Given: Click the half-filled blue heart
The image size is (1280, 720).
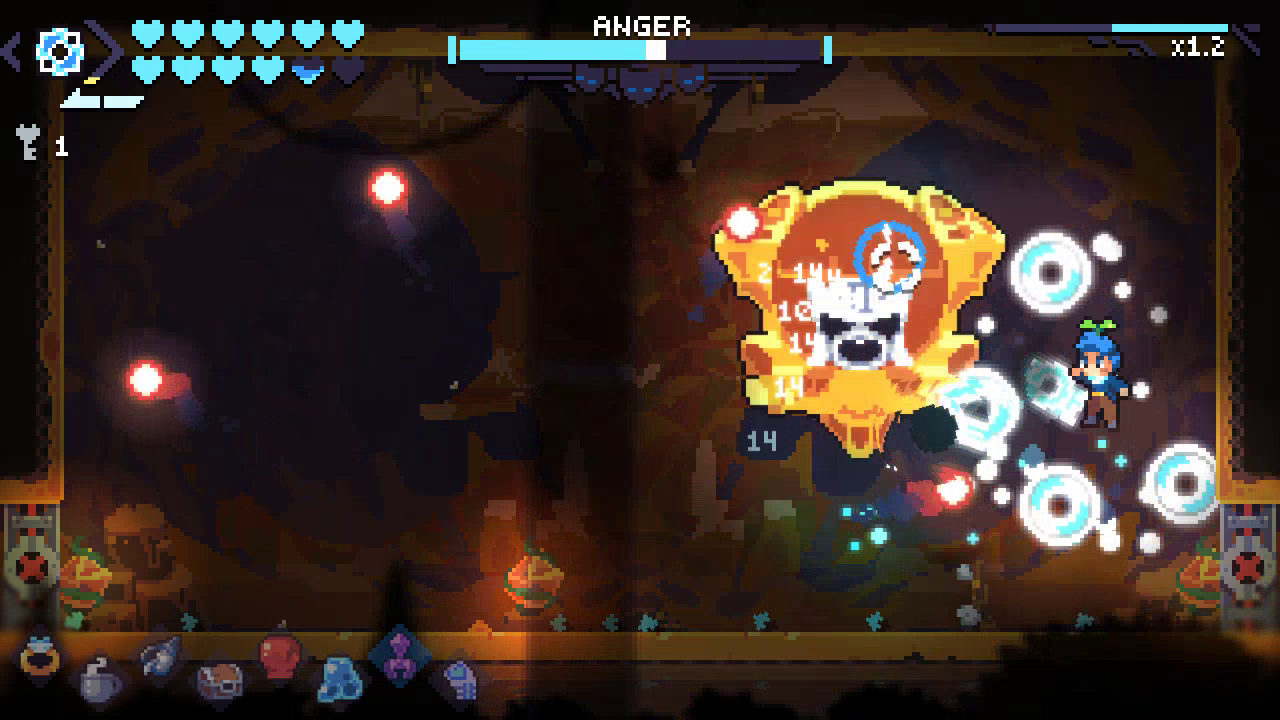Looking at the screenshot, I should [x=306, y=68].
